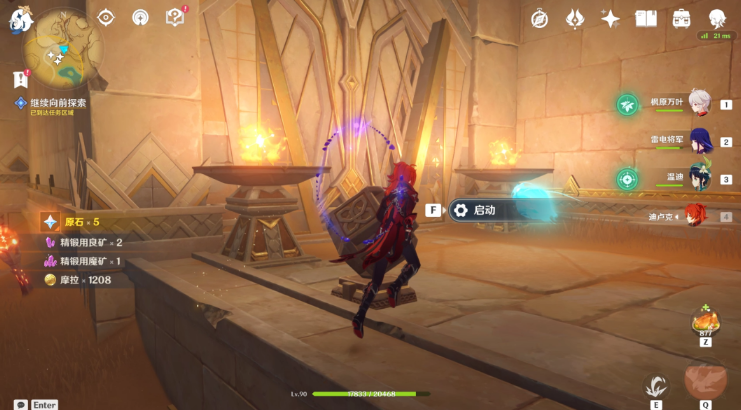Image resolution: width=741 pixels, height=410 pixels.
Task: Activate the 启动 interaction prompt
Action: [484, 210]
